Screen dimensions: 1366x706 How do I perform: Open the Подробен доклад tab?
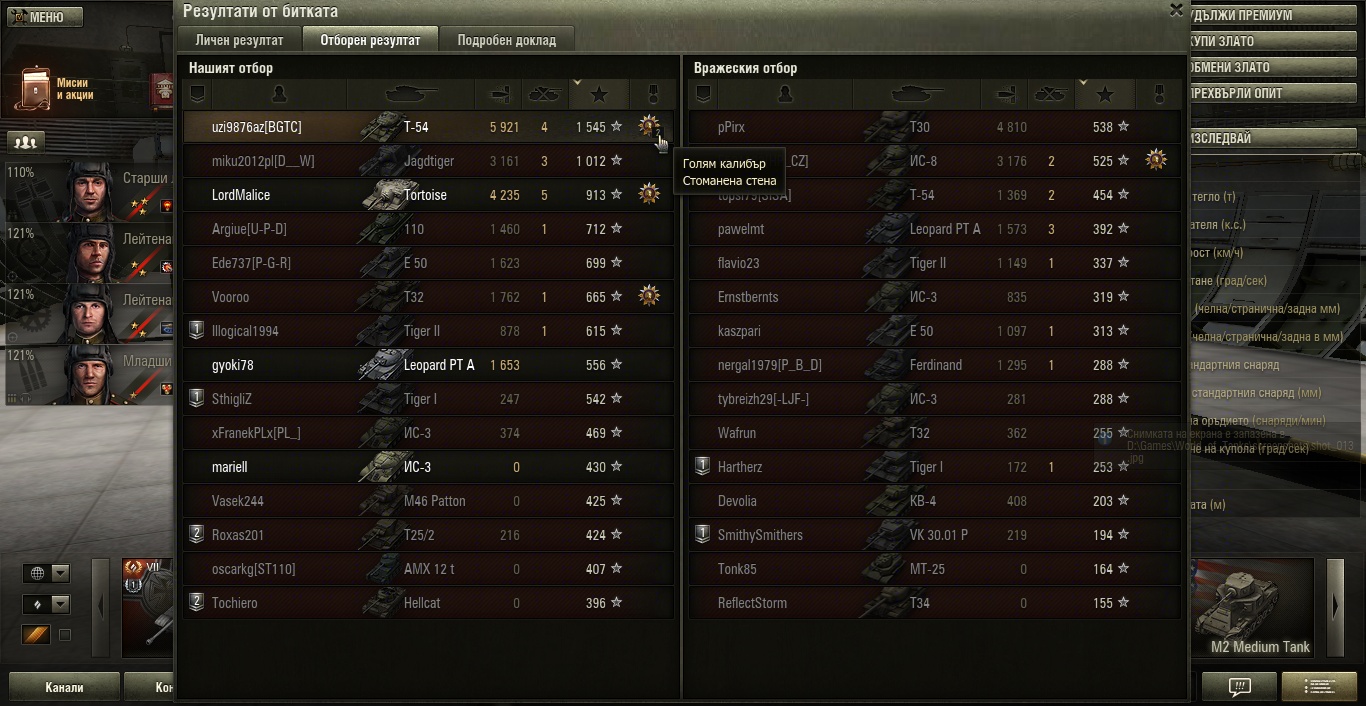point(507,40)
